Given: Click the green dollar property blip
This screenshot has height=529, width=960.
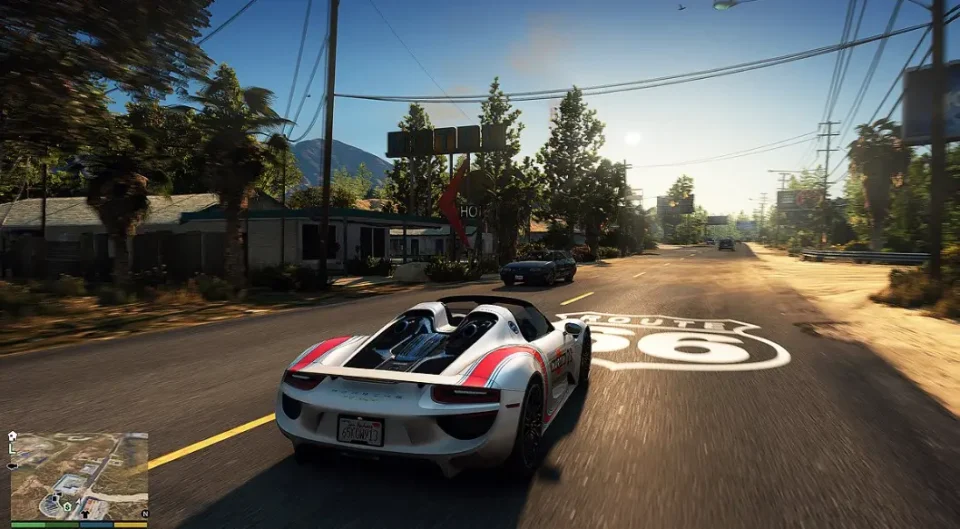Looking at the screenshot, I should point(67,506).
